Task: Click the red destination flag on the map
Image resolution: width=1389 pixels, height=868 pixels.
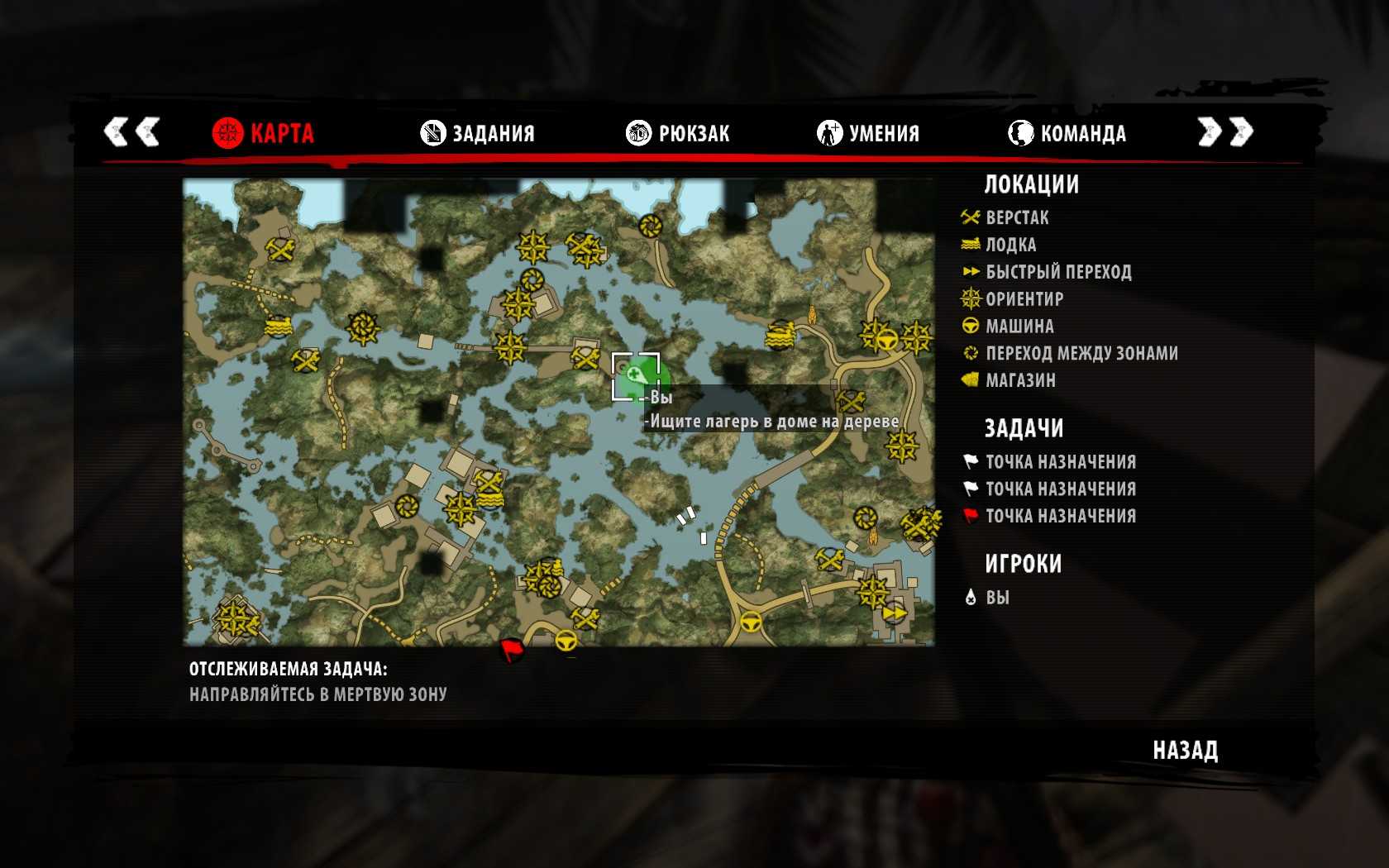Action: pyautogui.click(x=513, y=650)
